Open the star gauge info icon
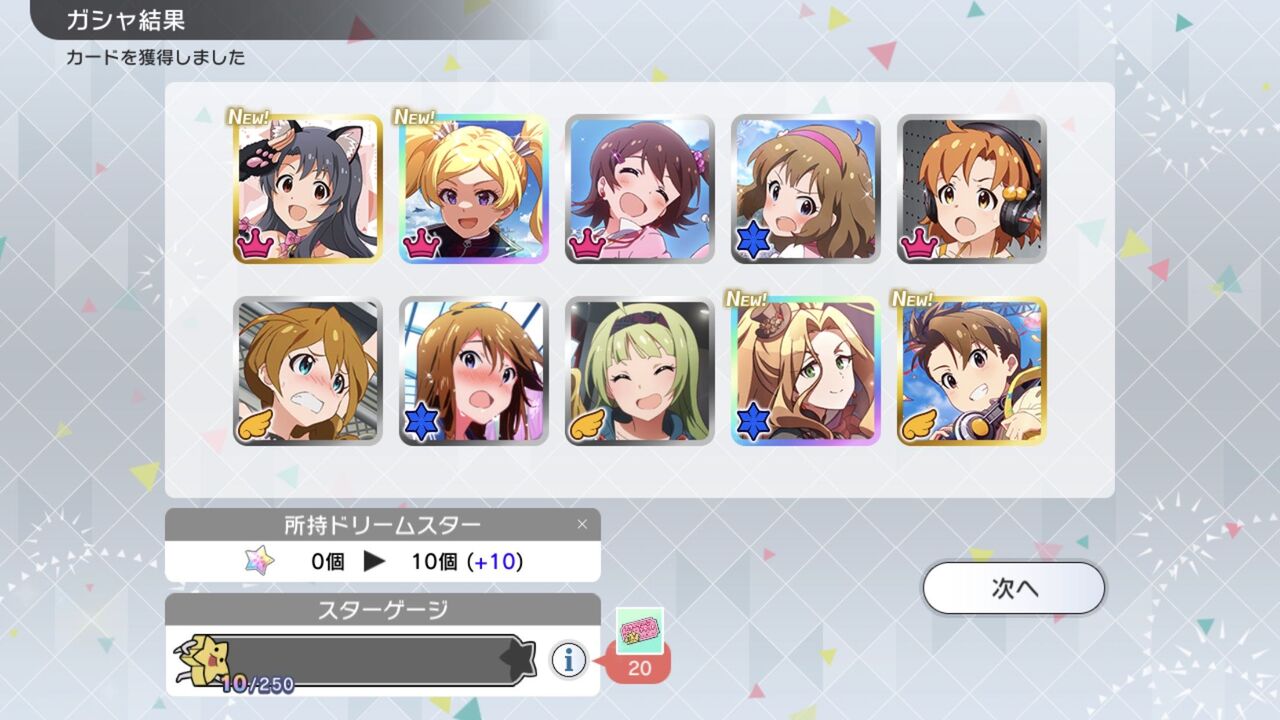Viewport: 1280px width, 720px height. click(x=569, y=659)
